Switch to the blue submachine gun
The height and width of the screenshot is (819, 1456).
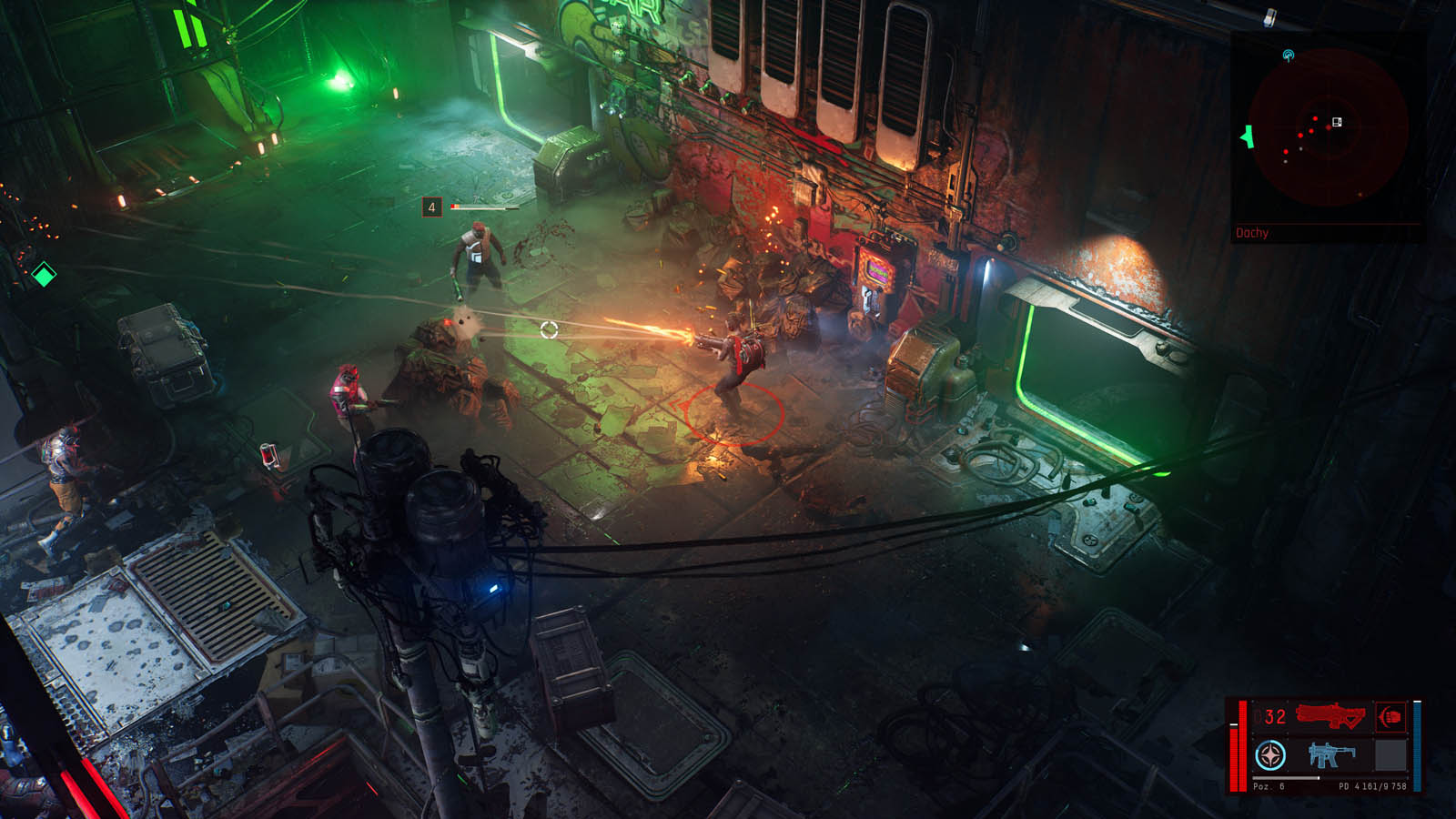pos(1330,754)
